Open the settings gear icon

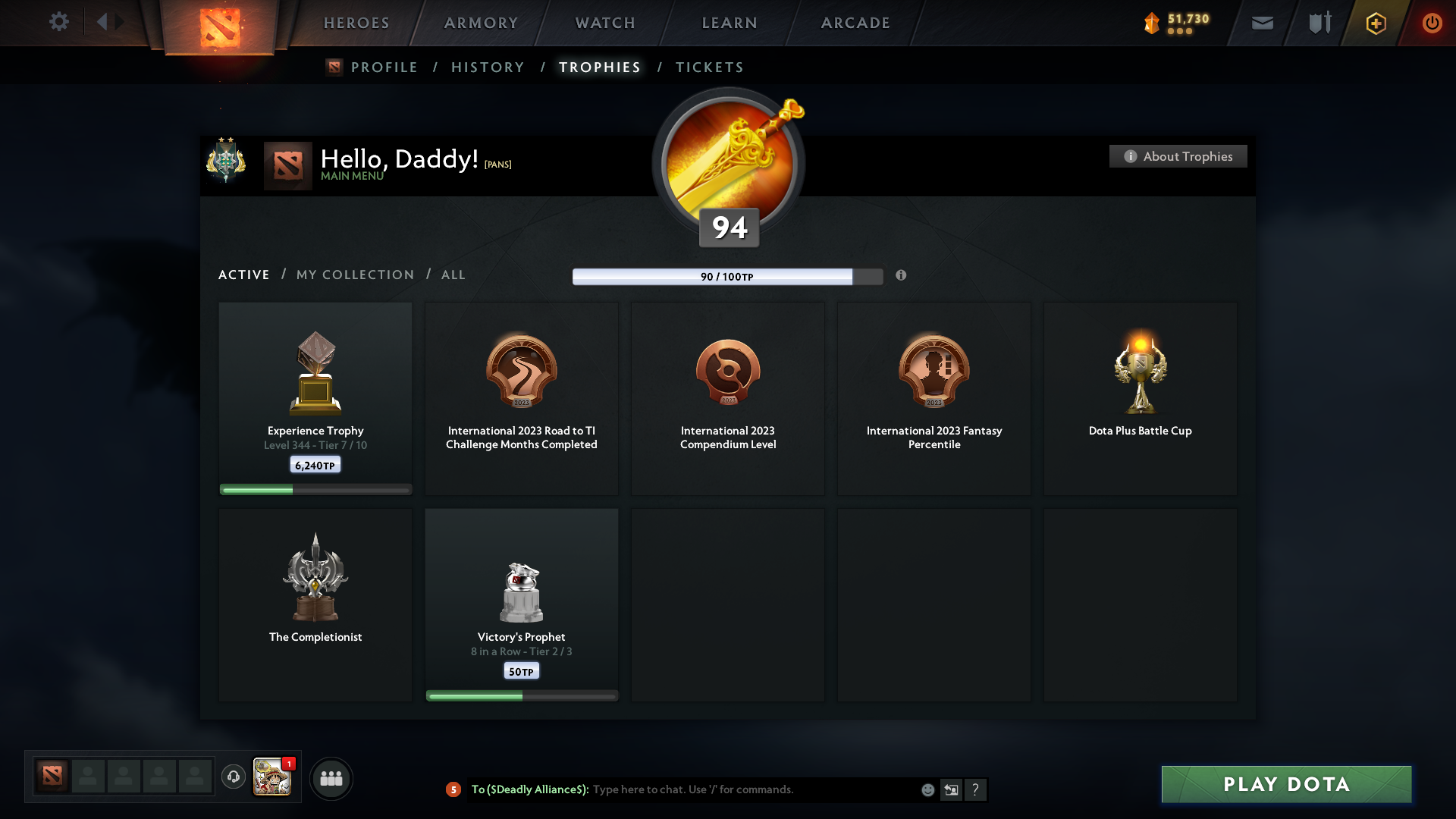click(59, 22)
